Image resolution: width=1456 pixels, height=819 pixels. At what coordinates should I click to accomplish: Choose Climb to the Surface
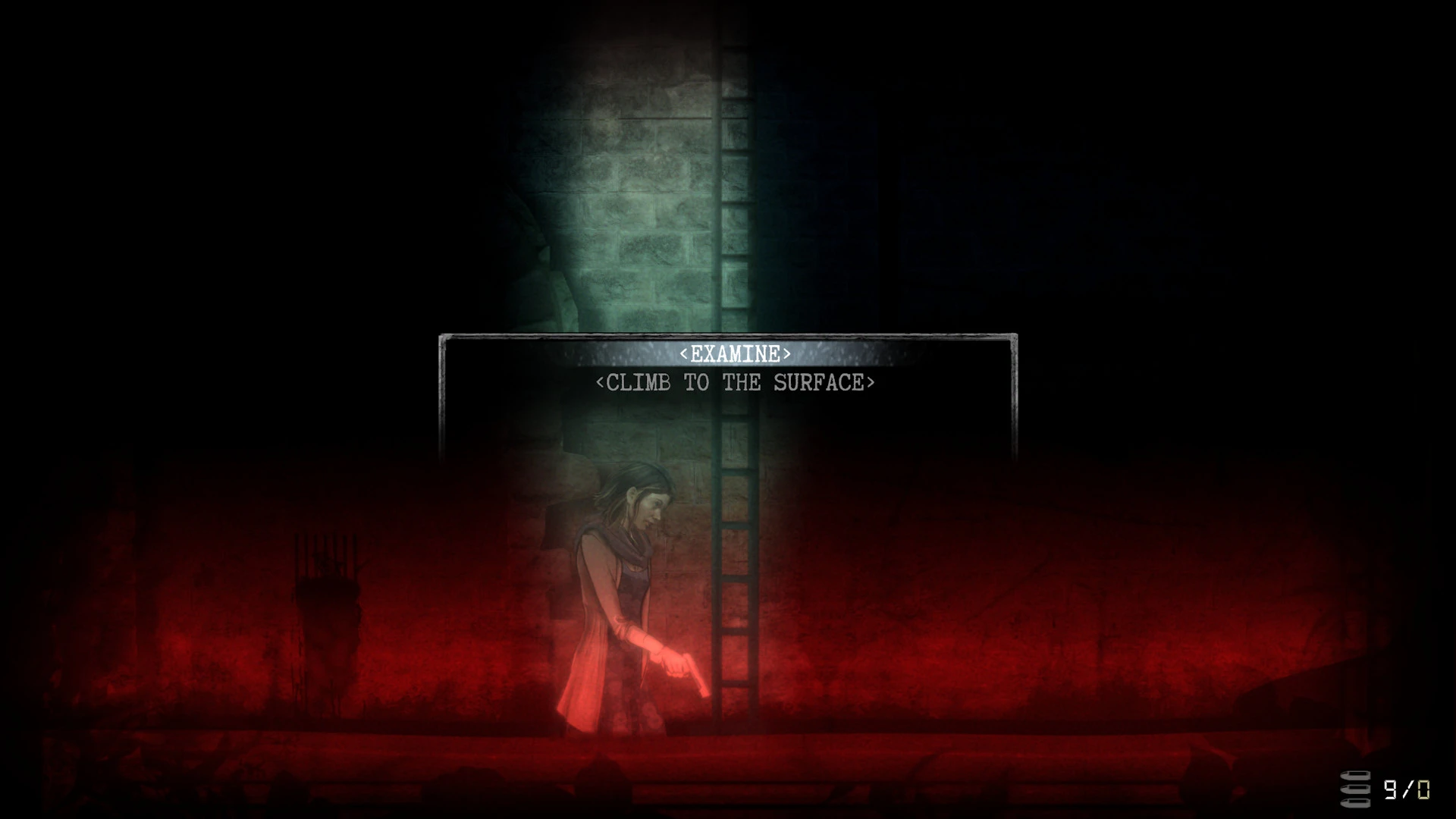click(x=735, y=383)
